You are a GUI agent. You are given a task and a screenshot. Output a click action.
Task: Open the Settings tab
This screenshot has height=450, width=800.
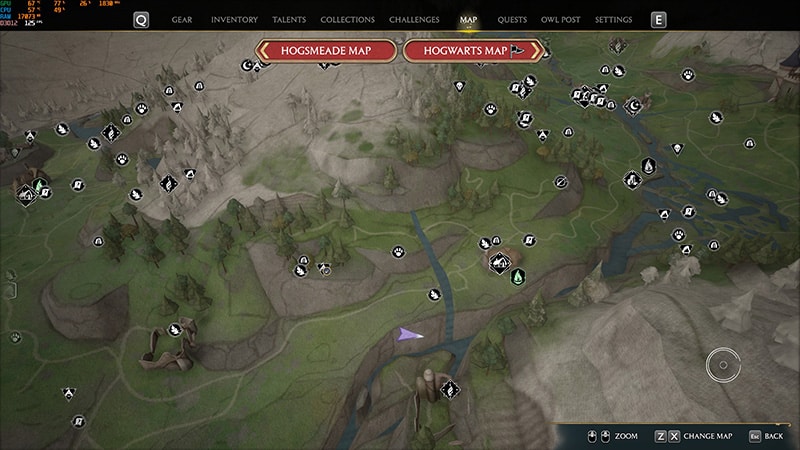pyautogui.click(x=613, y=20)
